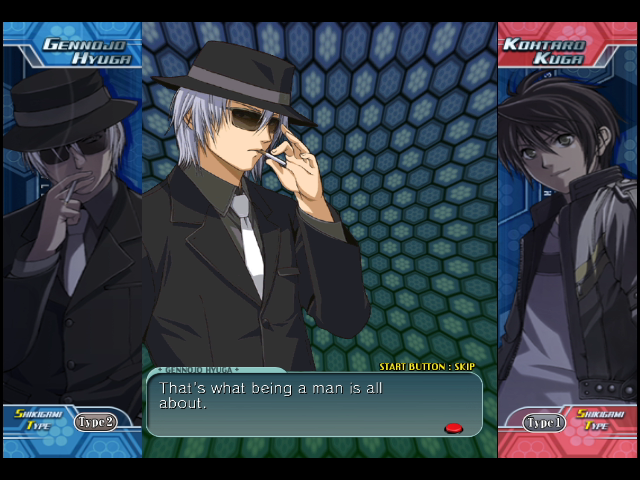640x480 pixels.
Task: Click the red continue indicator in dialogue
Action: 453,428
